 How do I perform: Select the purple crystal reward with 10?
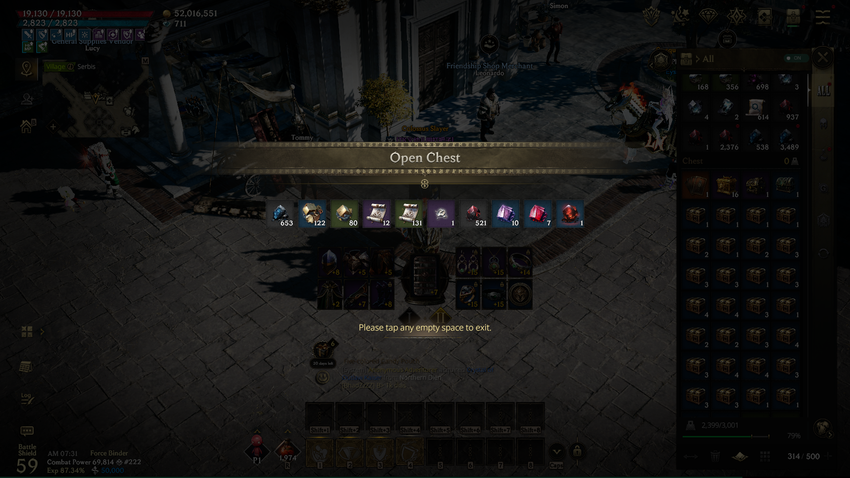506,213
